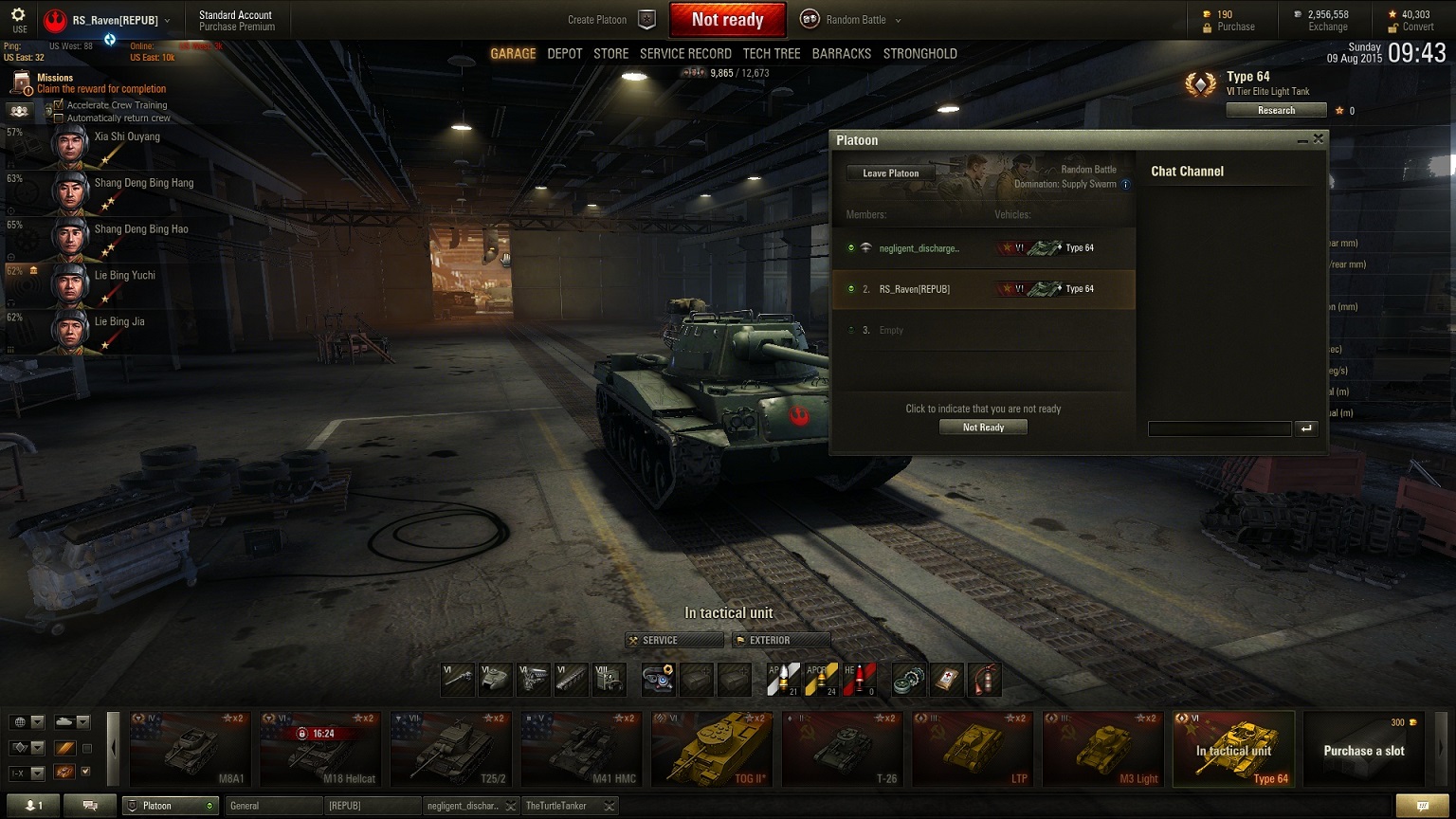1456x819 pixels.
Task: Close the TheTurtleTanker chat tab
Action: pos(610,806)
